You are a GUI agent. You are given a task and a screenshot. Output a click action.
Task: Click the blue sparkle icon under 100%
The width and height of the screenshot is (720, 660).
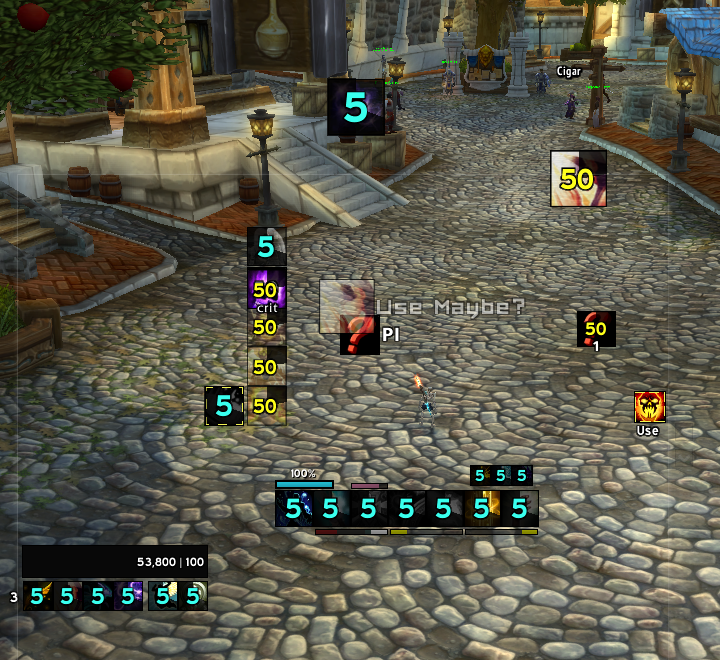294,508
